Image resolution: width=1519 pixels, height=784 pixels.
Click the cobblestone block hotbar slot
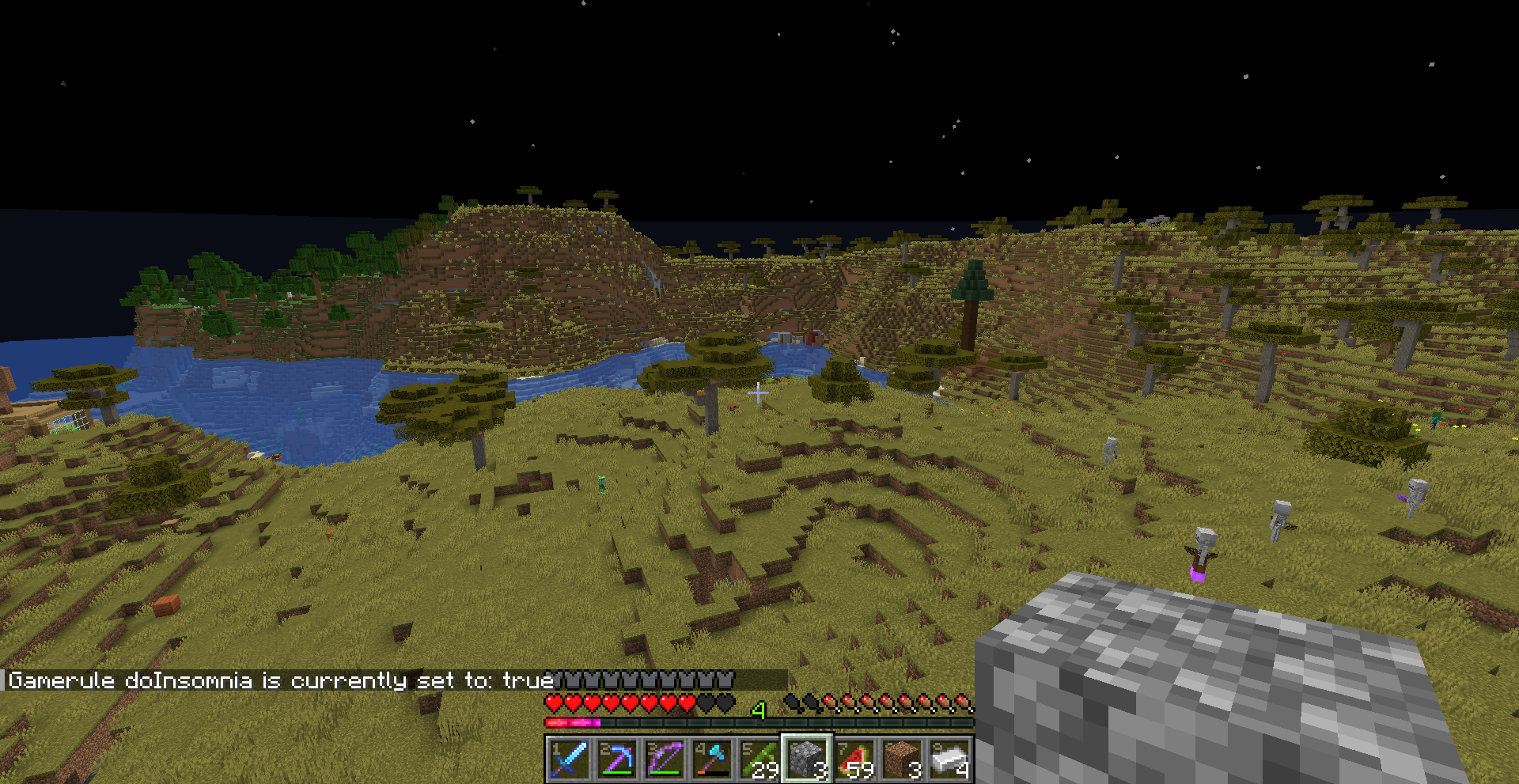[x=807, y=759]
